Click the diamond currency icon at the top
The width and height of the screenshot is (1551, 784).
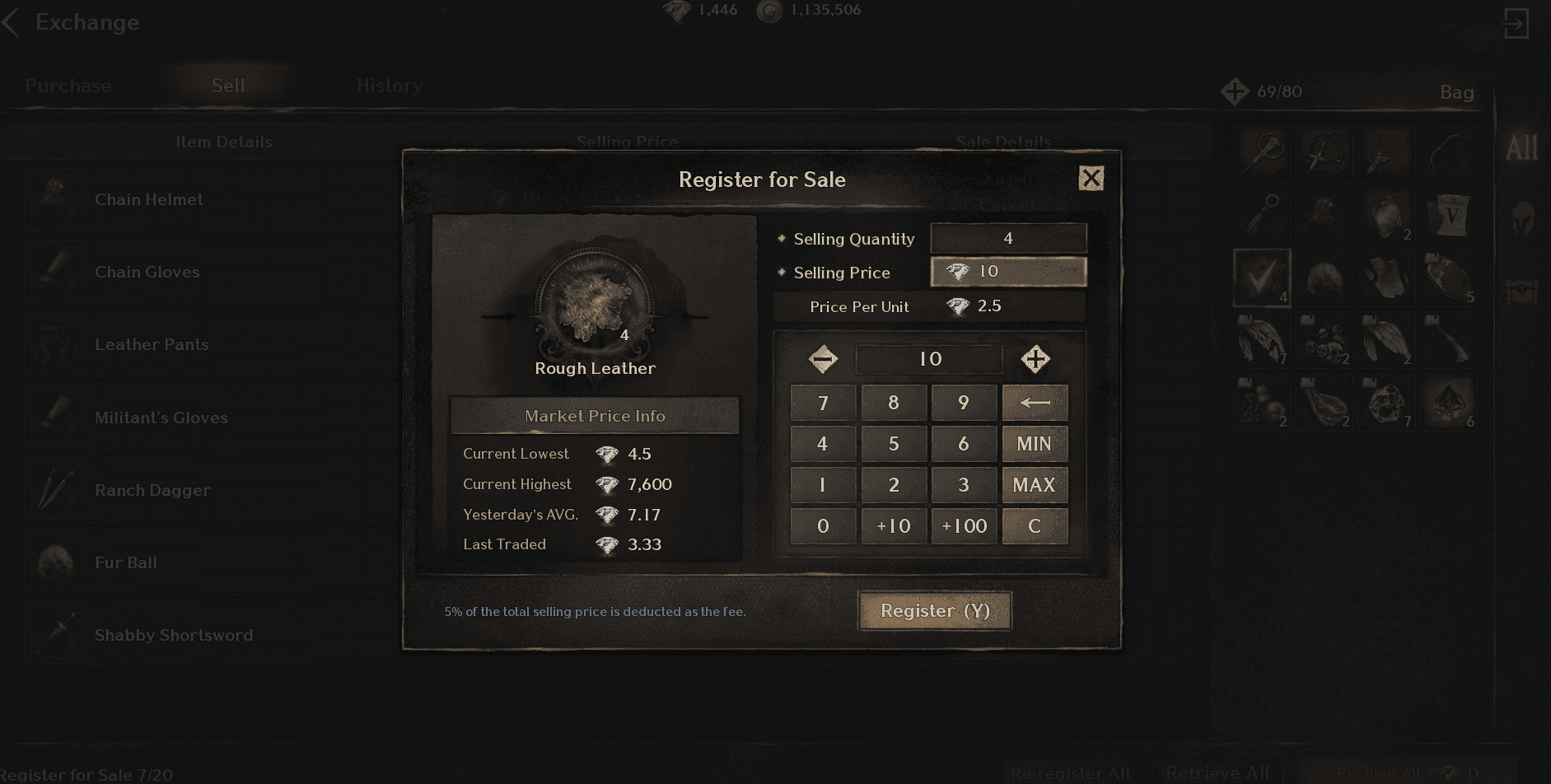(678, 11)
